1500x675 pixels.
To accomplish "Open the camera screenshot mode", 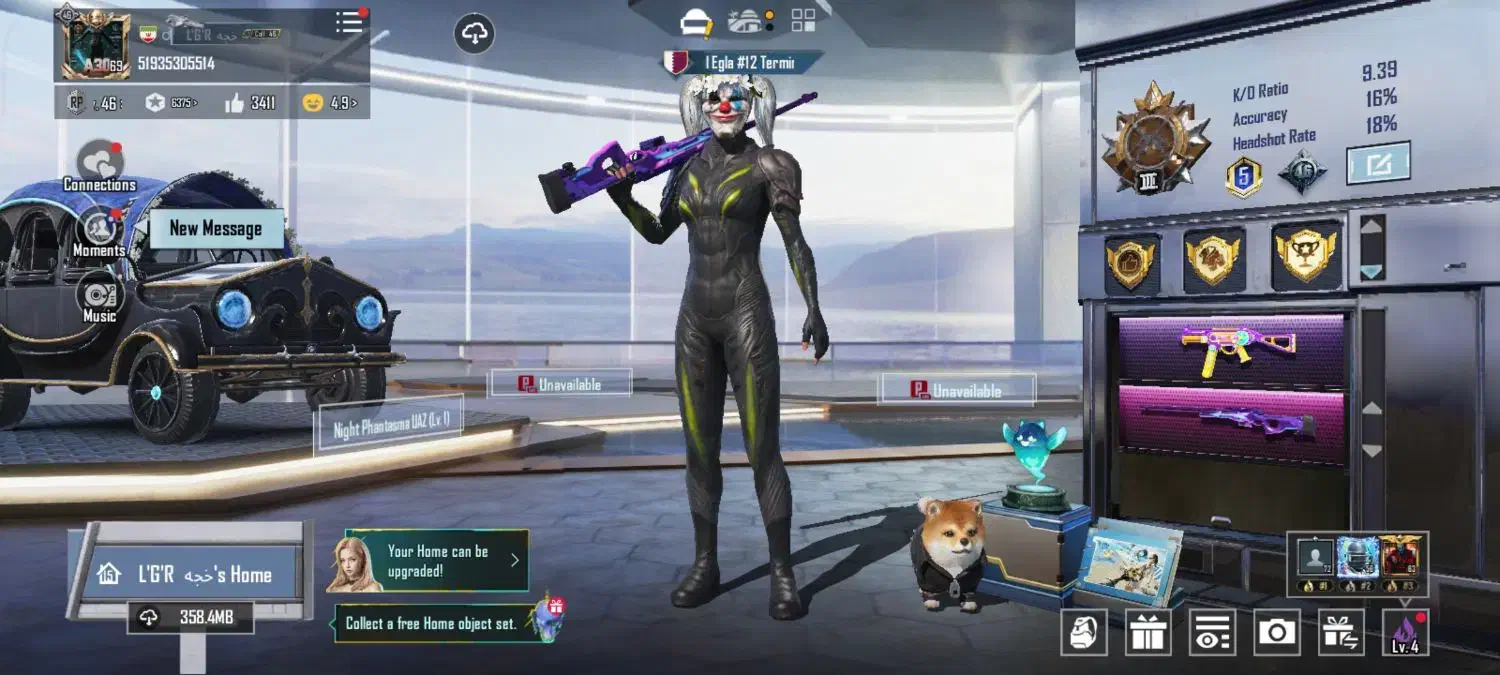I will tap(1275, 632).
